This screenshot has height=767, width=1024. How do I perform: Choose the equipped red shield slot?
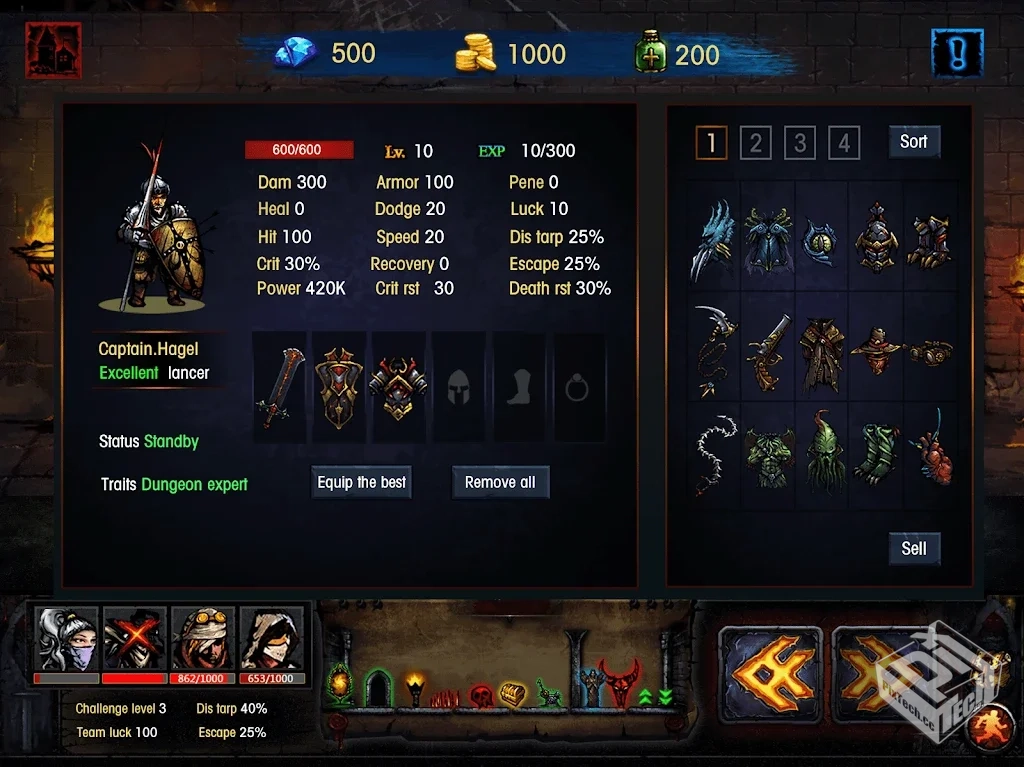(339, 387)
